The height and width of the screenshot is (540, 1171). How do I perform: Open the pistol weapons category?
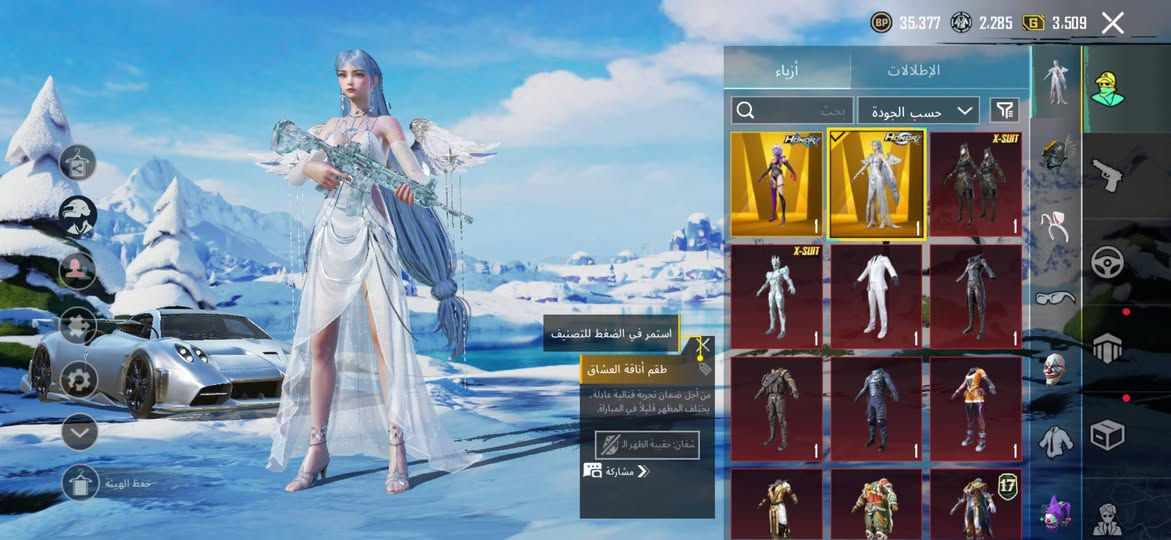tap(1107, 175)
